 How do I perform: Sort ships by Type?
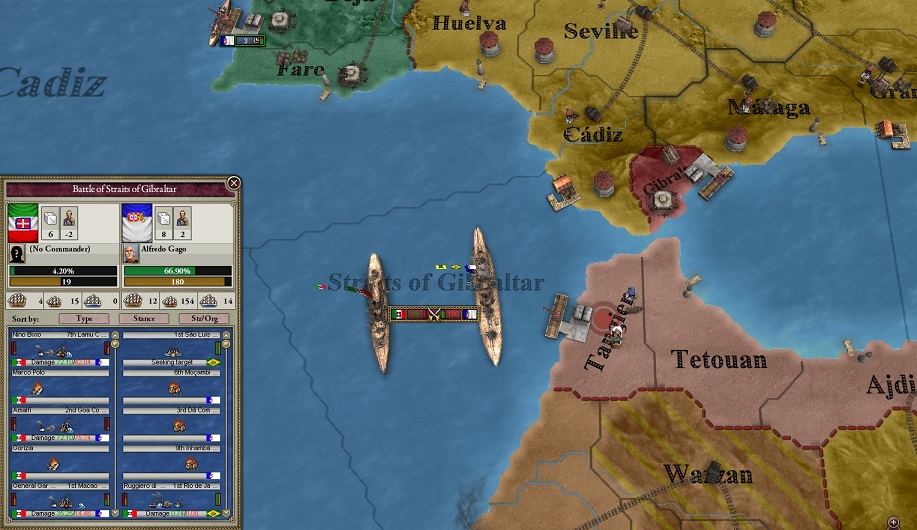pos(84,318)
